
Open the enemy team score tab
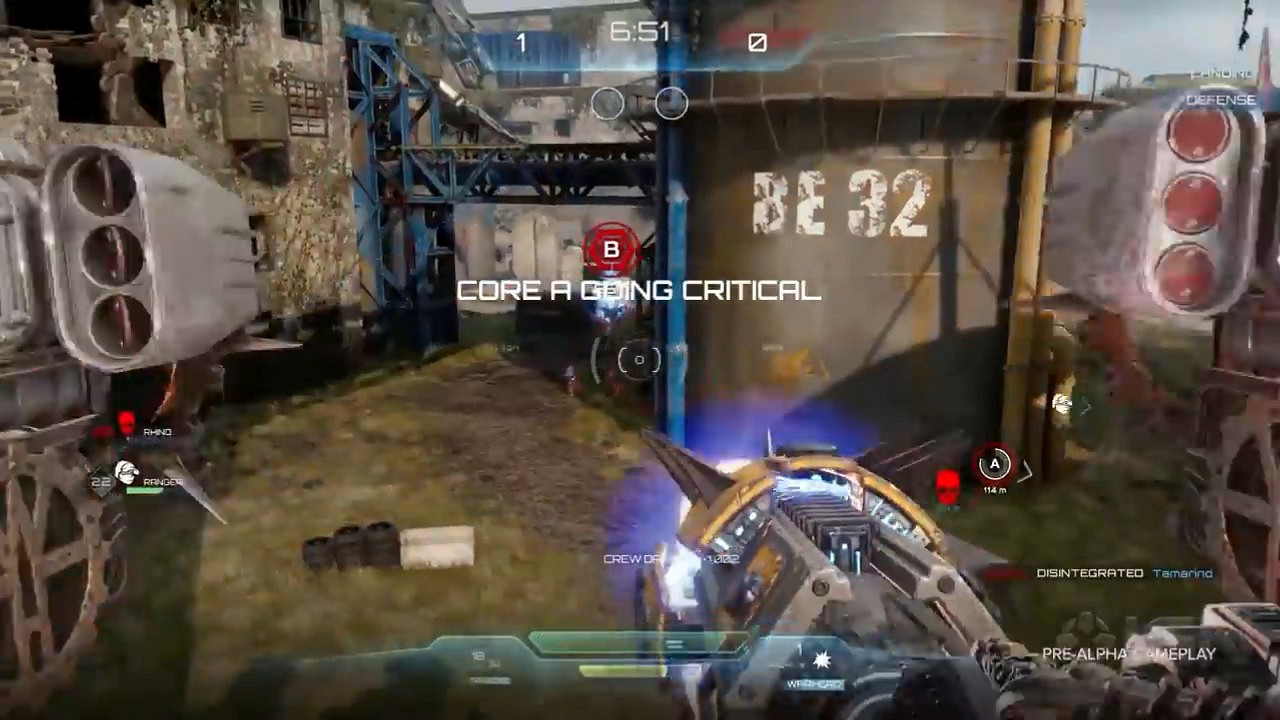pyautogui.click(x=757, y=42)
